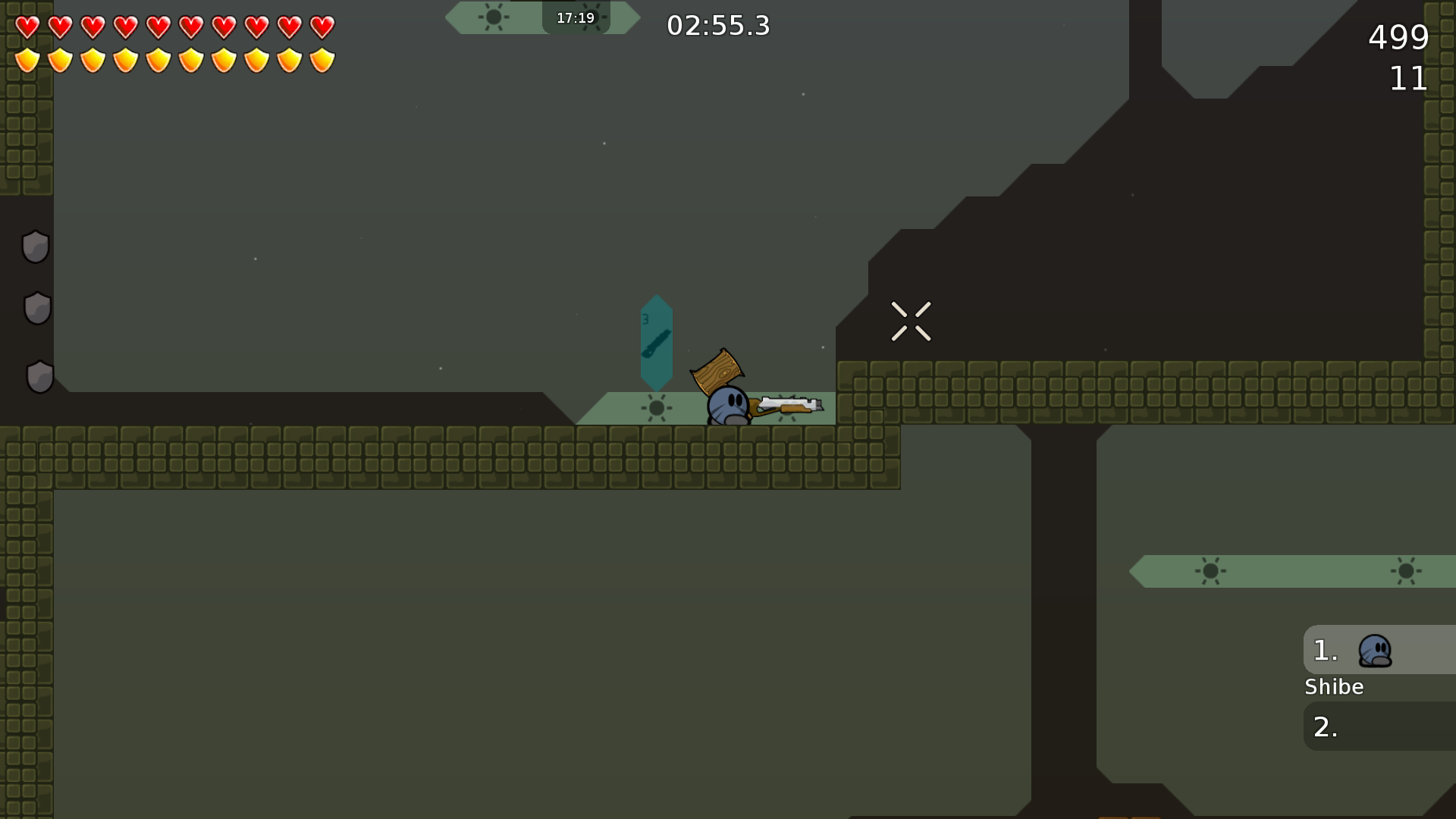The height and width of the screenshot is (819, 1456).
Task: Click the score counter showing 499
Action: [1398, 38]
